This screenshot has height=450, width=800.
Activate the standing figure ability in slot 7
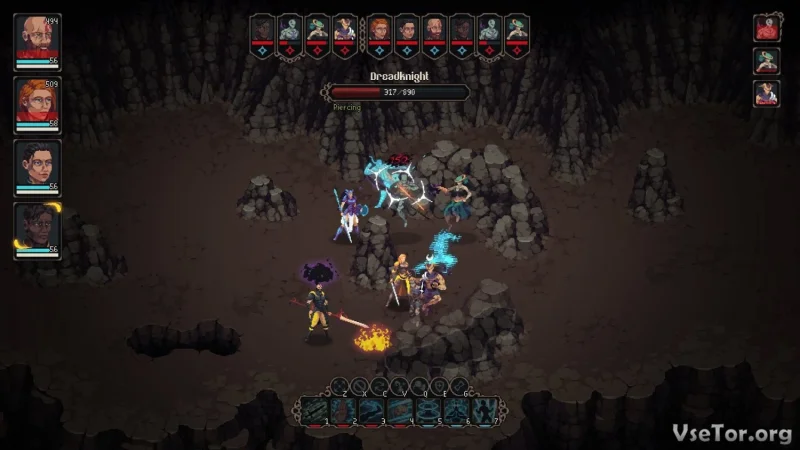click(x=487, y=409)
